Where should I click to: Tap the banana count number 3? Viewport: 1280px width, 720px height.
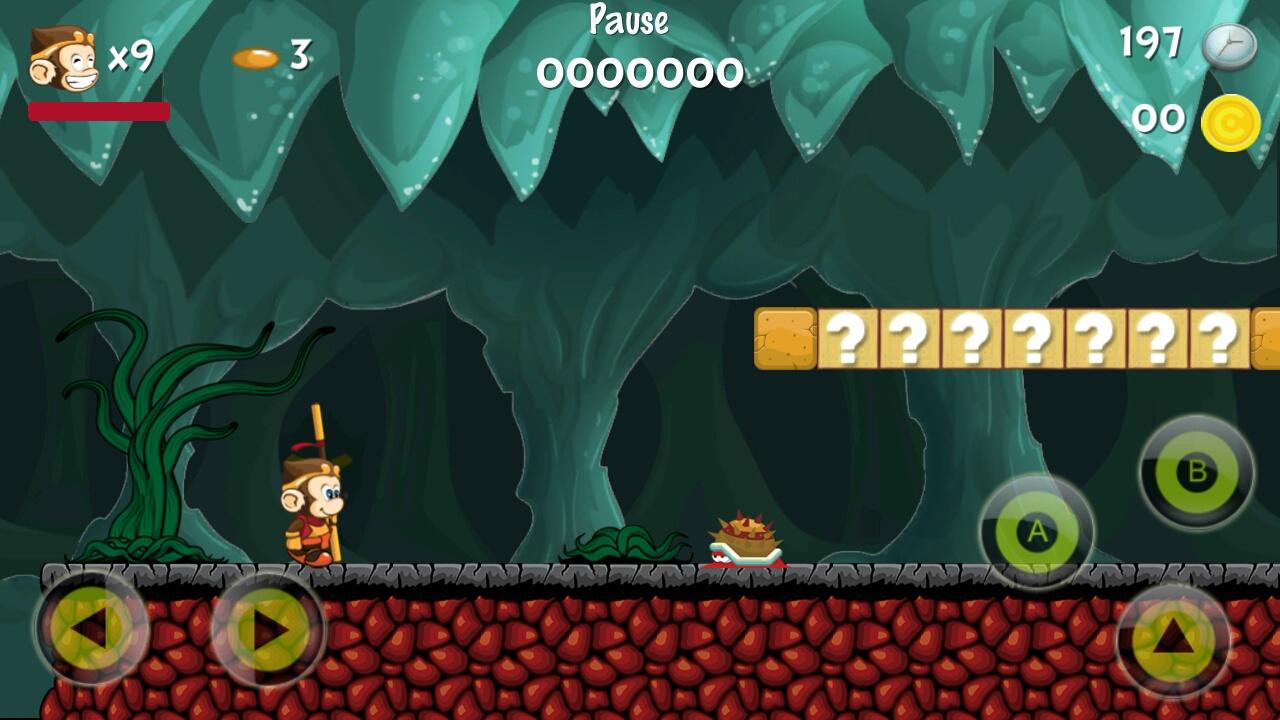point(297,57)
